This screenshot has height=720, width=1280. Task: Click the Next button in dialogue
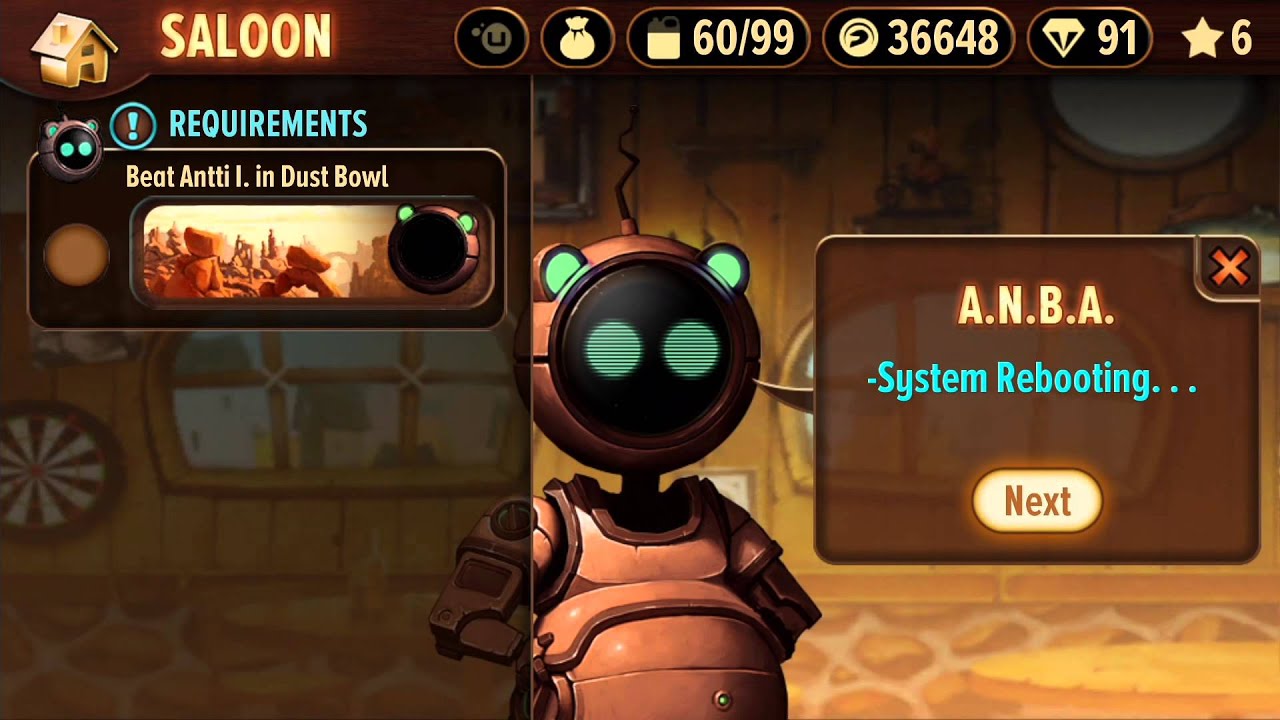tap(1037, 501)
